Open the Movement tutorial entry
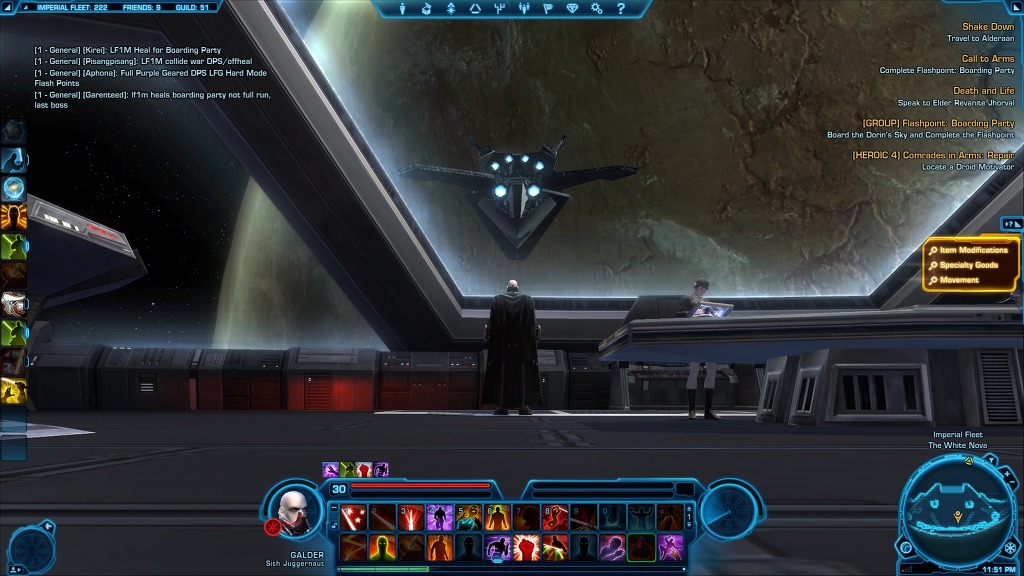The width and height of the screenshot is (1024, 576). [x=958, y=280]
